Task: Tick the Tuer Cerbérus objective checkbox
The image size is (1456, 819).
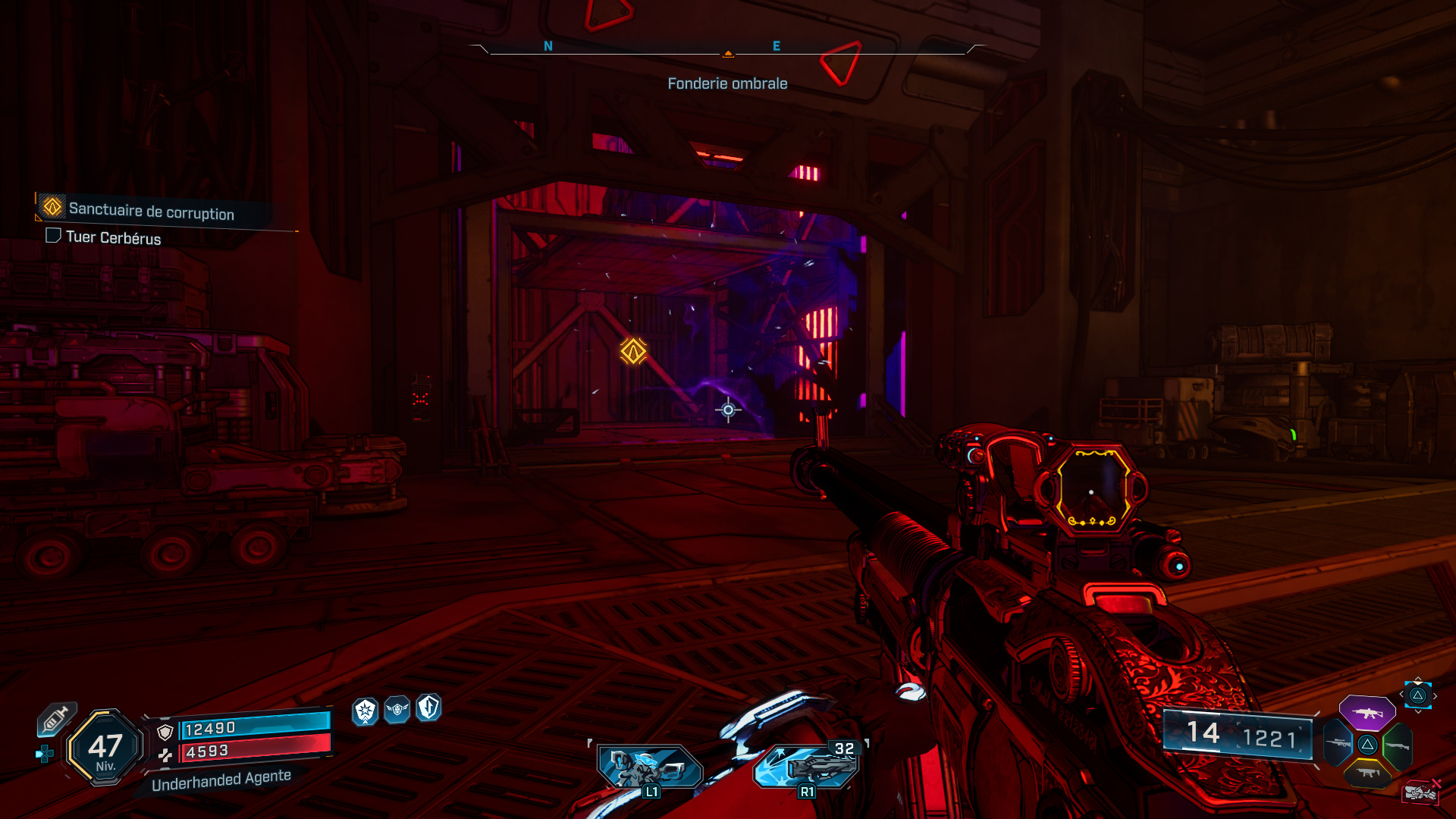Action: tap(53, 236)
